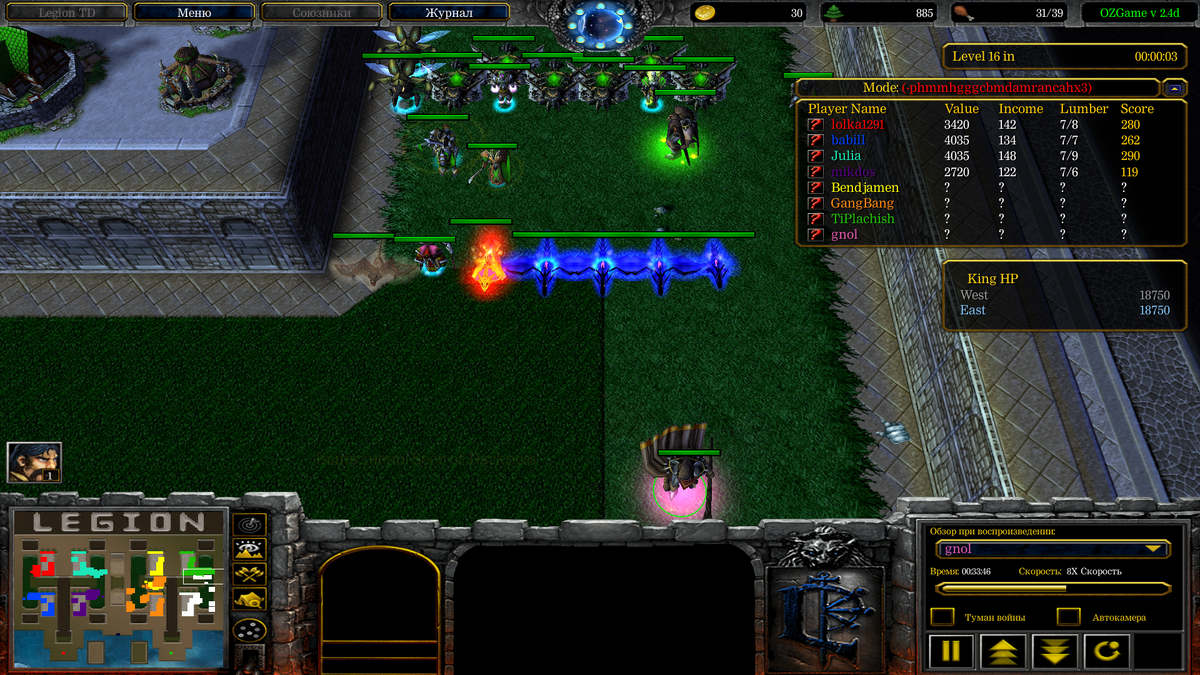The image size is (1200, 675).
Task: Collapse the player scoreboard with its arrow button
Action: (1174, 88)
